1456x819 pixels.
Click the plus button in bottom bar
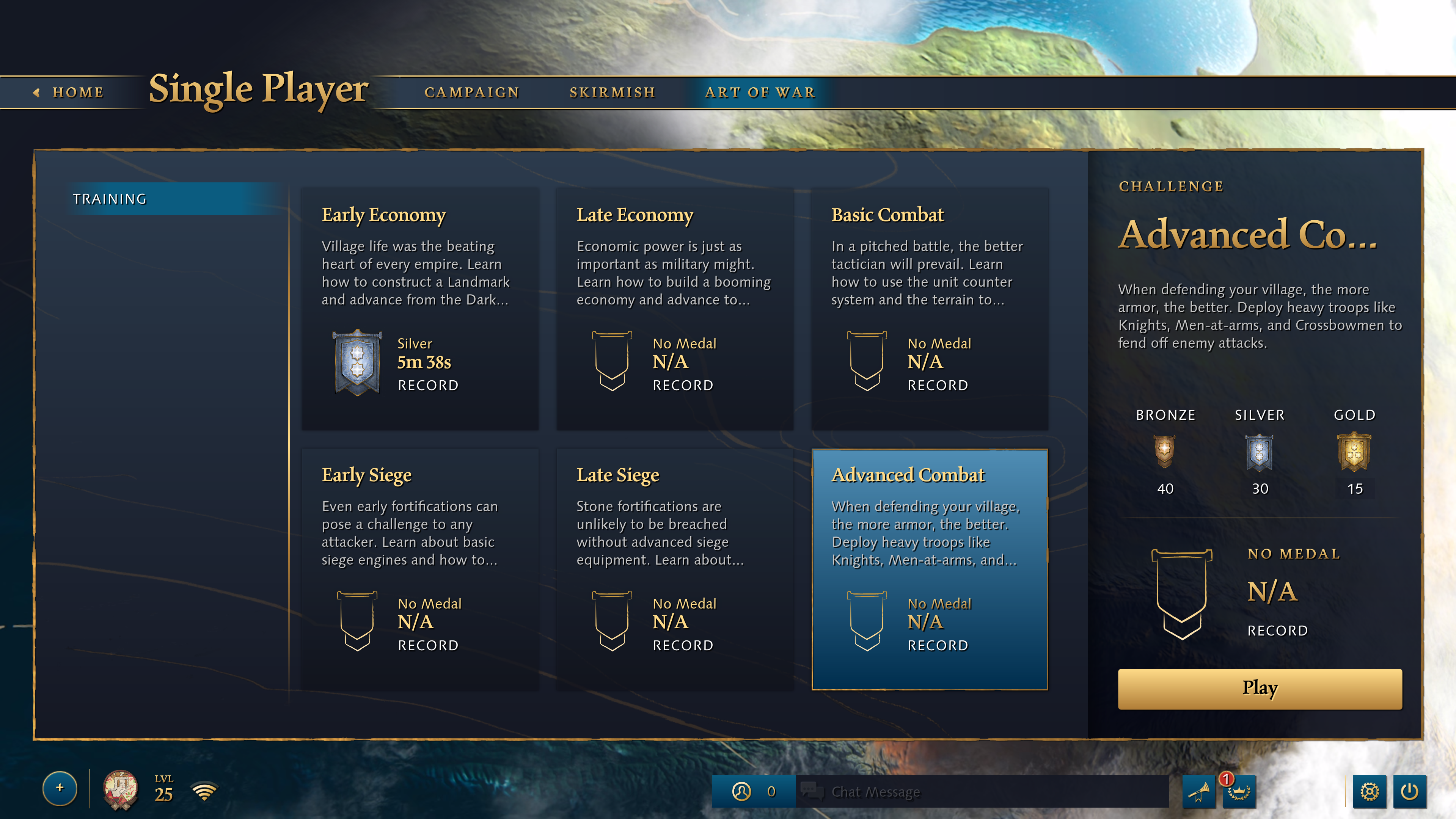click(x=60, y=788)
